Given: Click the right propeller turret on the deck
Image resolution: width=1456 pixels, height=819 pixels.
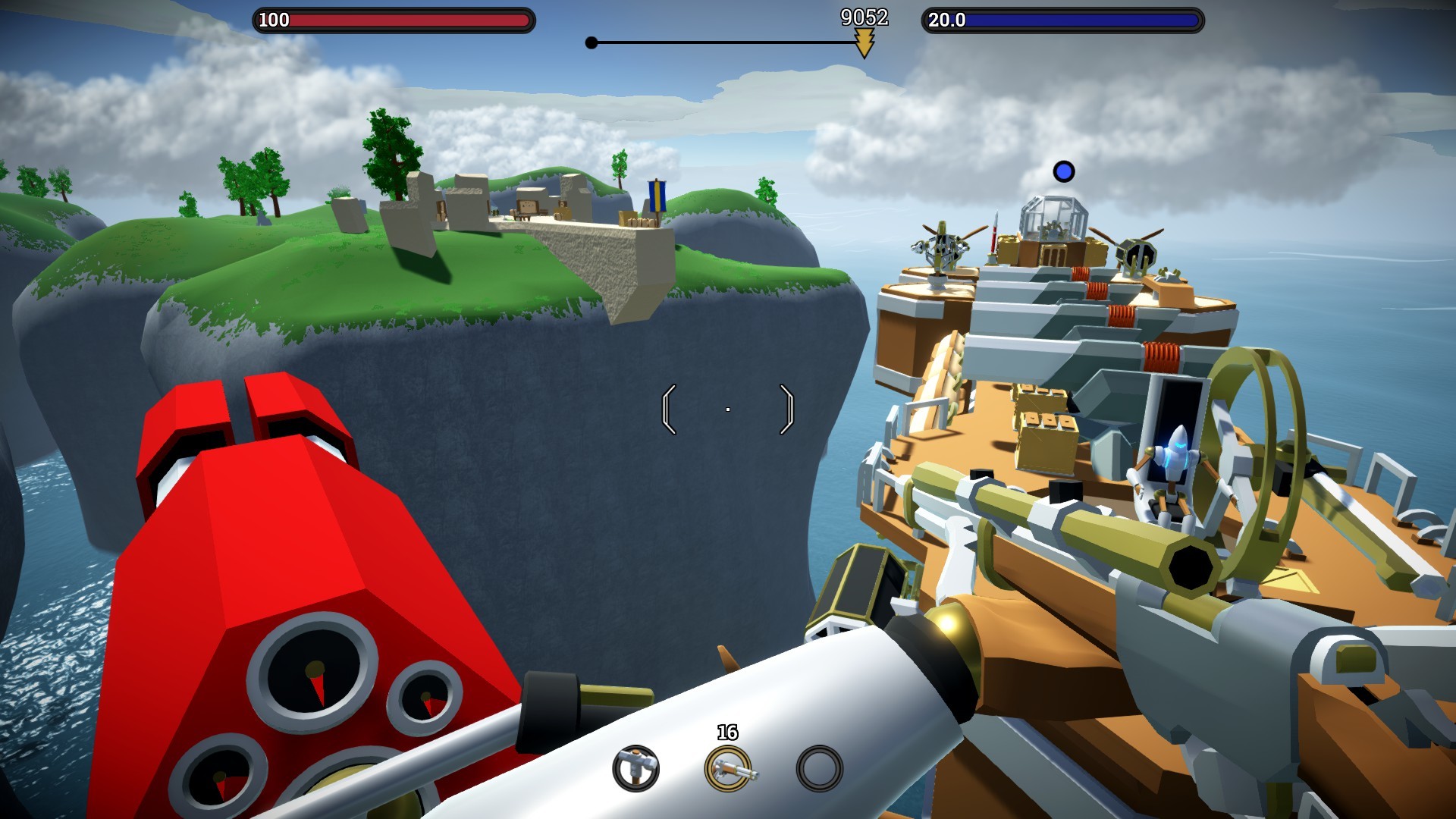Looking at the screenshot, I should click(x=1137, y=253).
